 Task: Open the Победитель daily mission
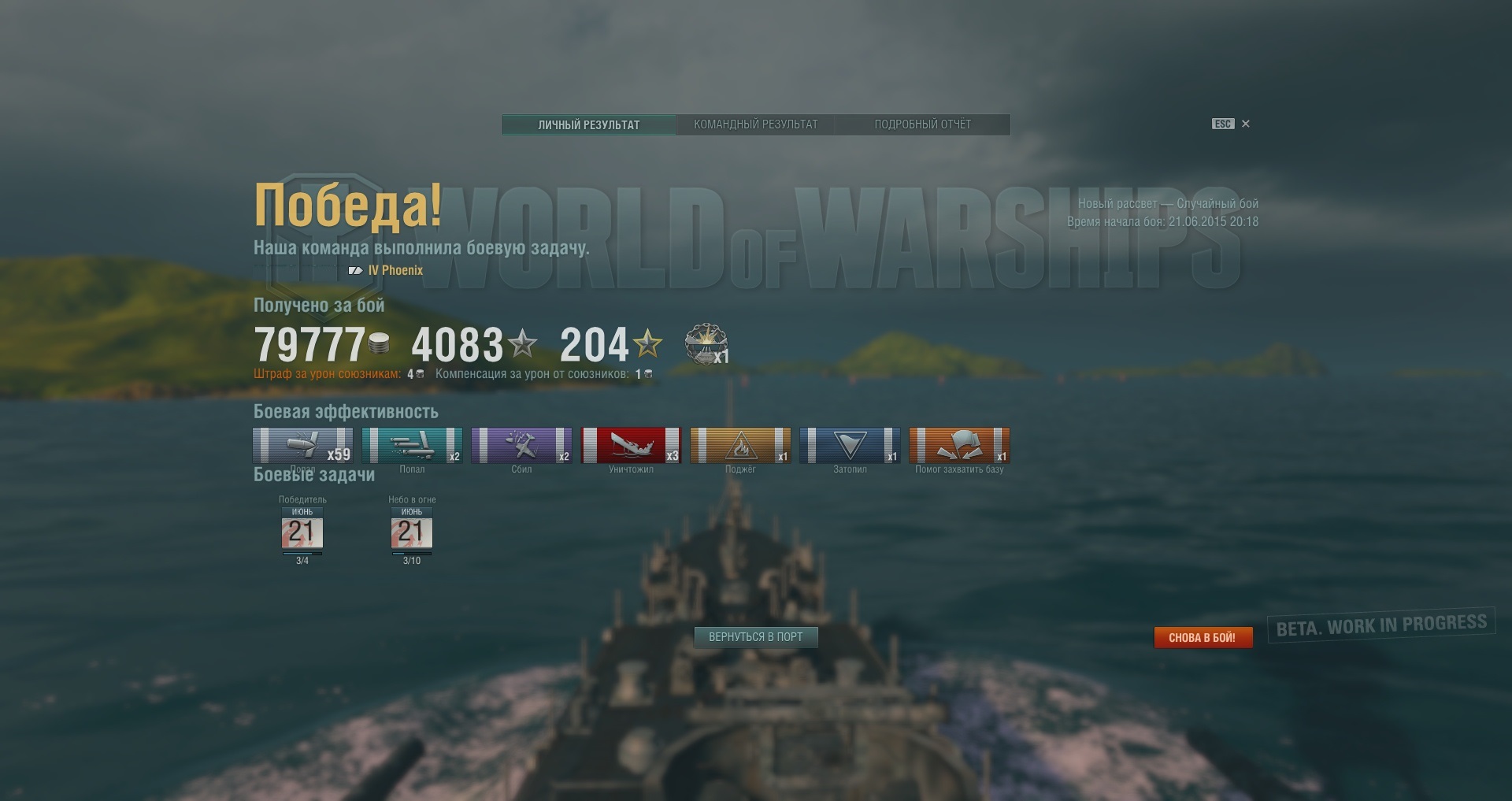[302, 530]
